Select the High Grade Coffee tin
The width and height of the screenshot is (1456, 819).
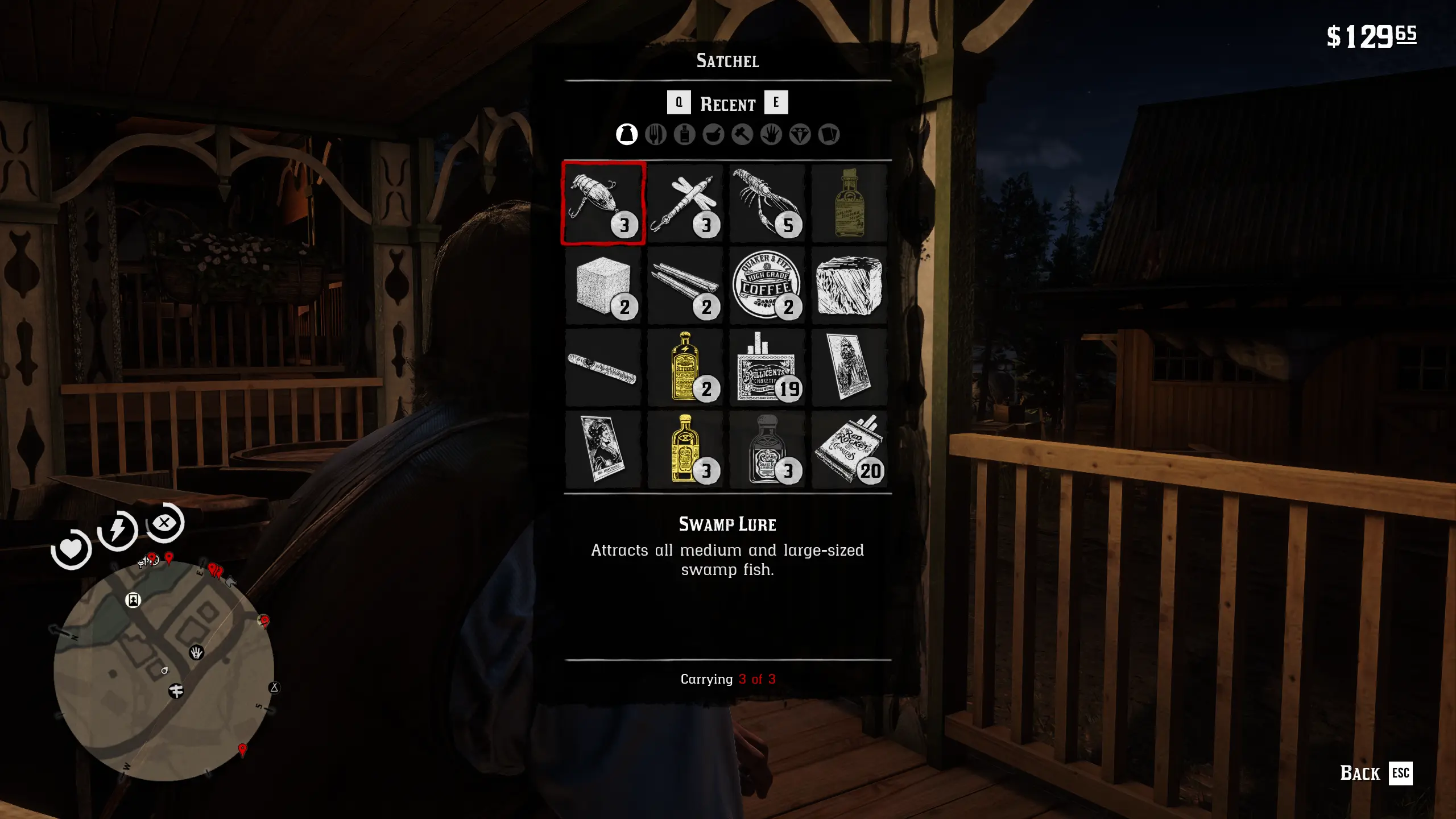coord(767,286)
